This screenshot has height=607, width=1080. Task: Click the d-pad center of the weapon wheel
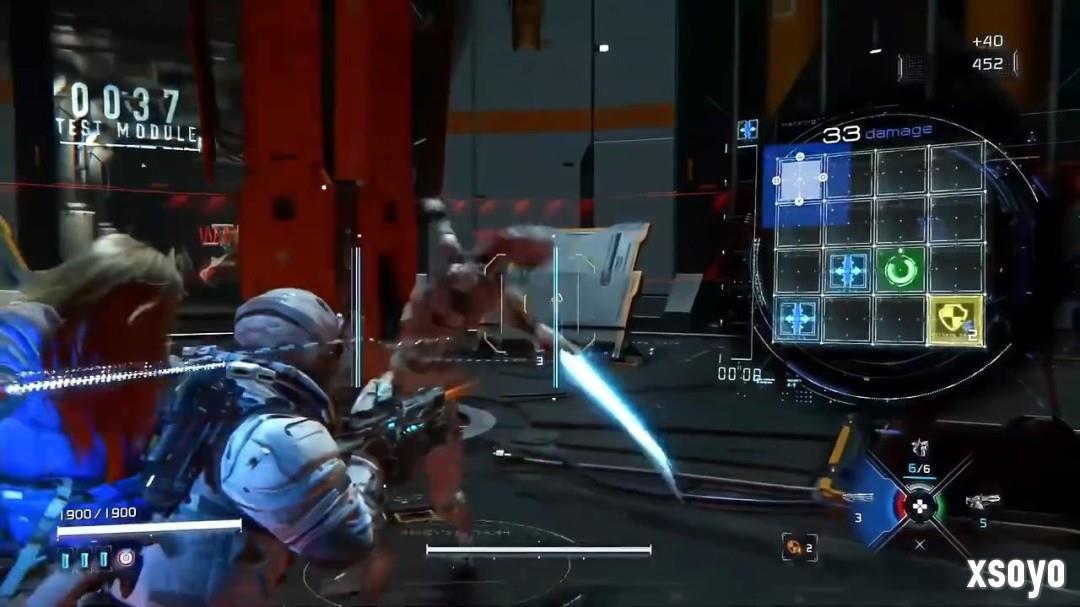pos(921,505)
